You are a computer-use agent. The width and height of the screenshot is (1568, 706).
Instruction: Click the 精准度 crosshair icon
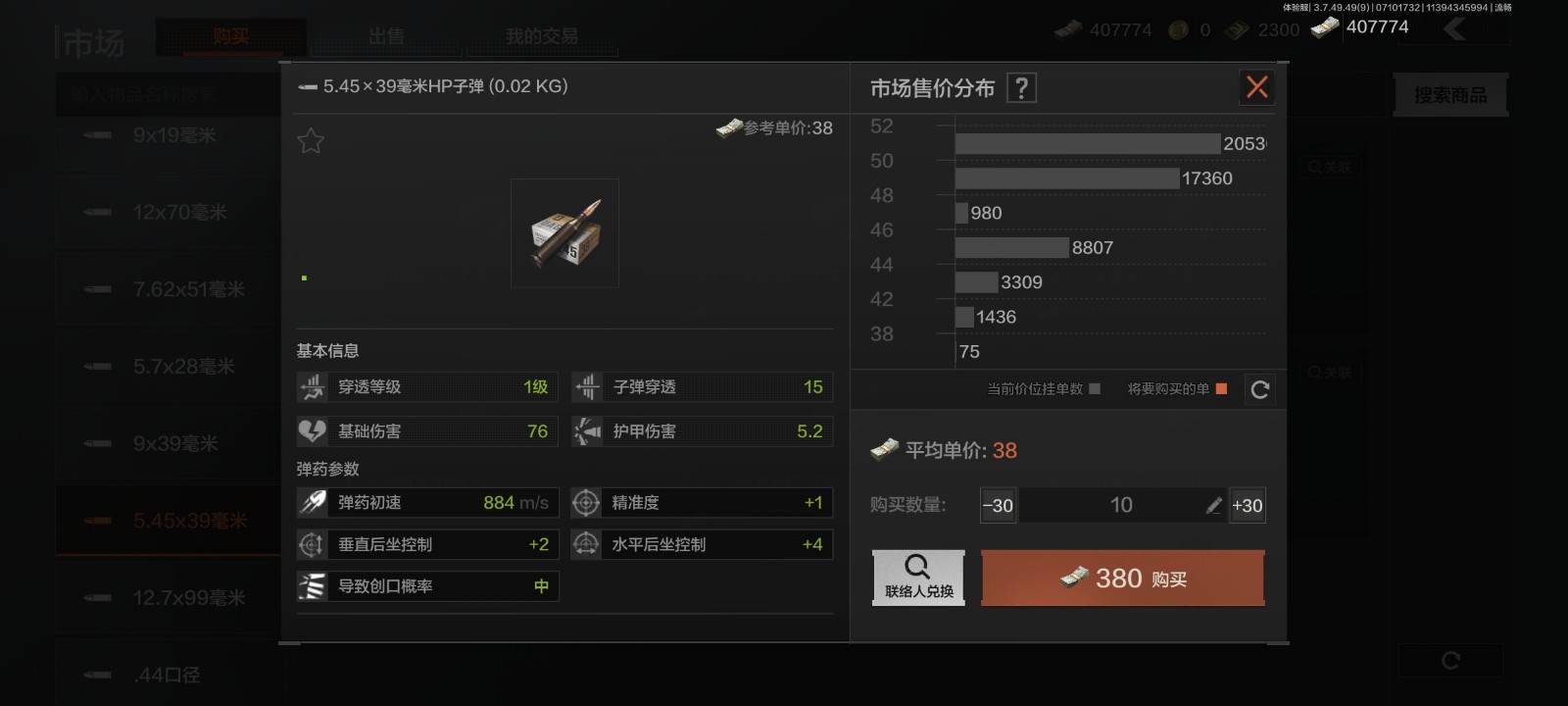tap(586, 502)
